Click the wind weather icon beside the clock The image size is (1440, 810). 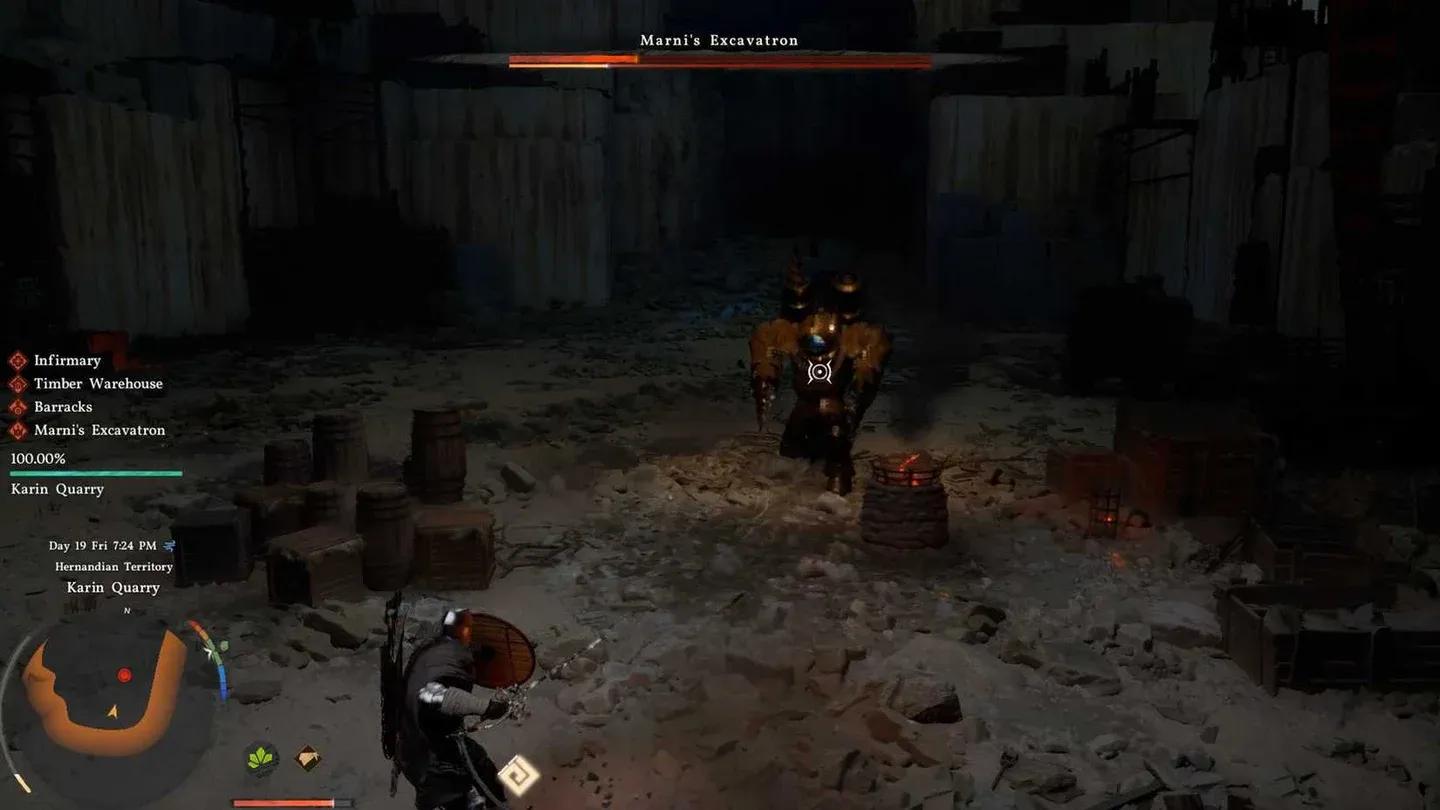click(169, 545)
